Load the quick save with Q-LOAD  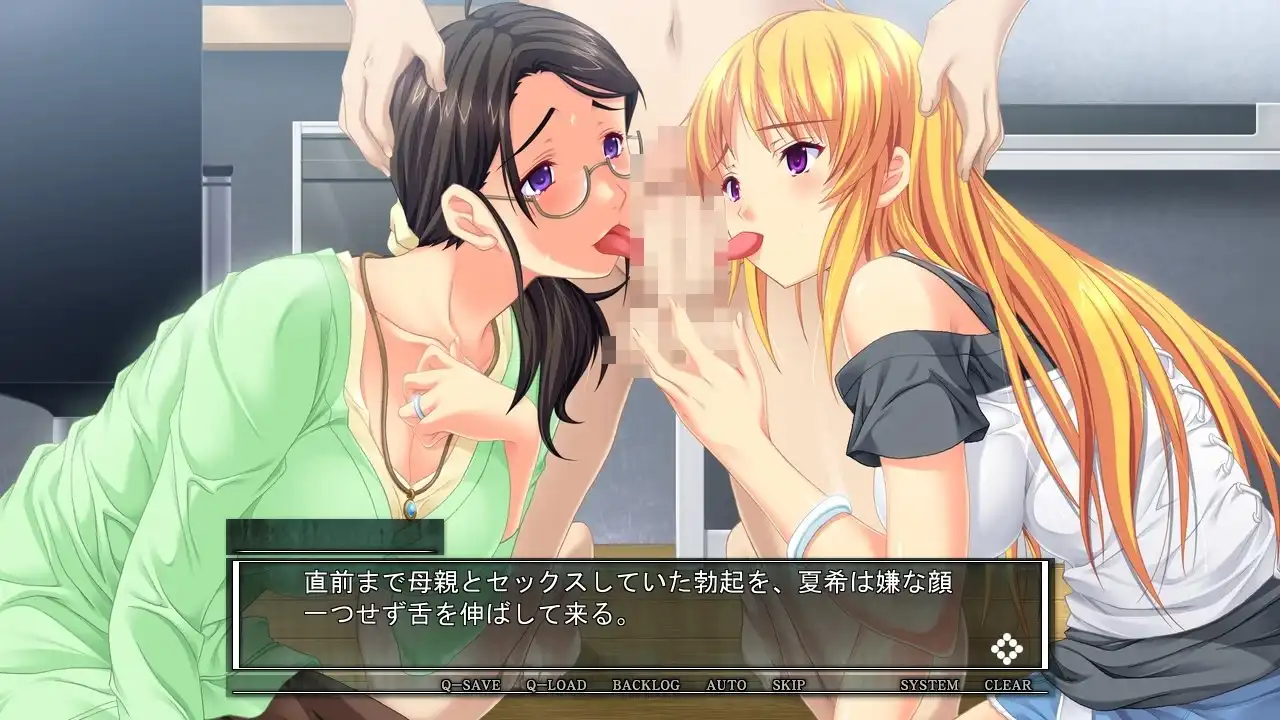[556, 685]
